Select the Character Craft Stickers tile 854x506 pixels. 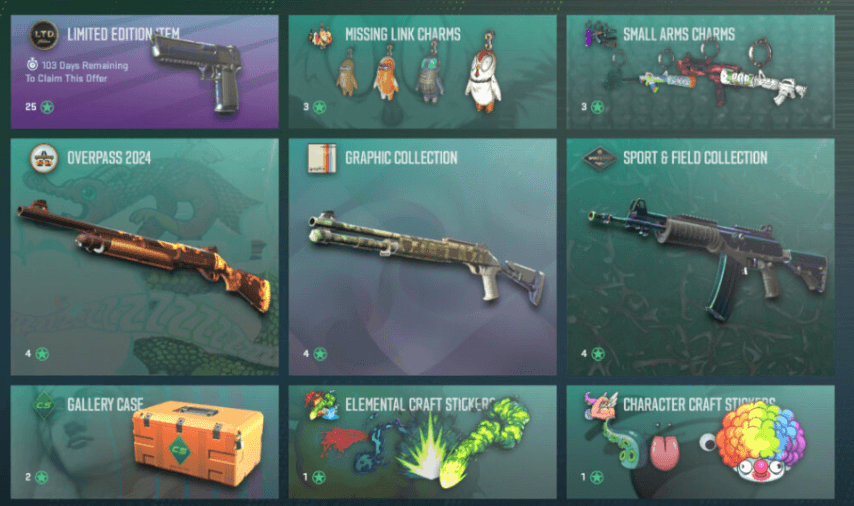pos(700,441)
